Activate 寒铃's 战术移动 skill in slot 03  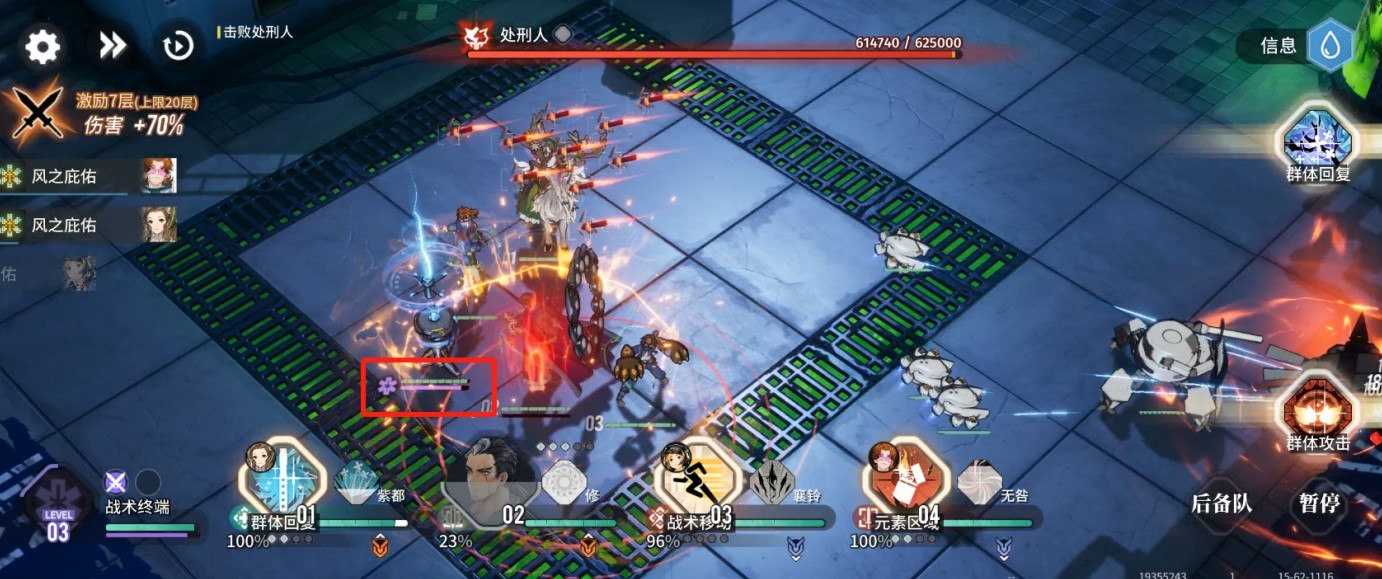click(x=698, y=482)
